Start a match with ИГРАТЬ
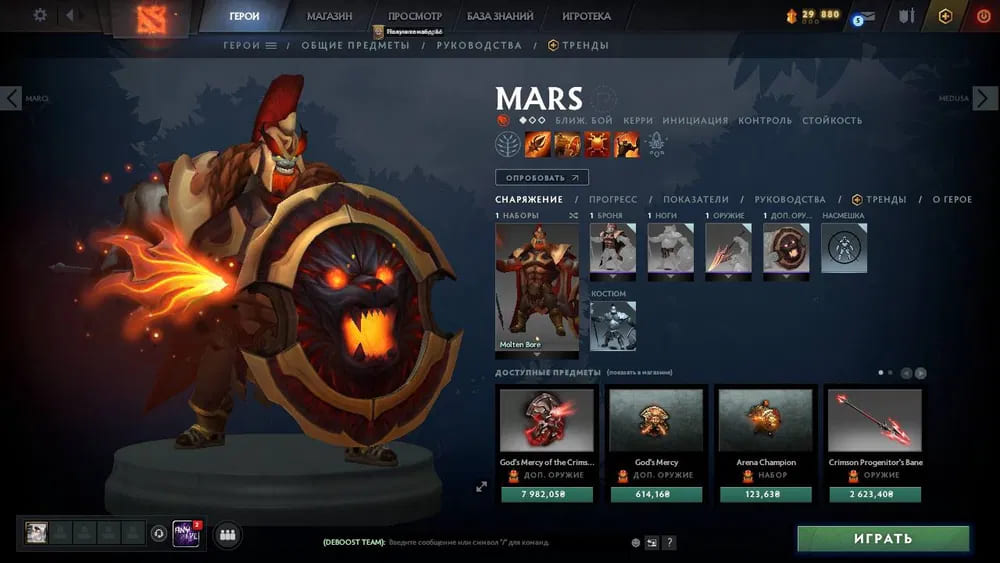 [883, 538]
